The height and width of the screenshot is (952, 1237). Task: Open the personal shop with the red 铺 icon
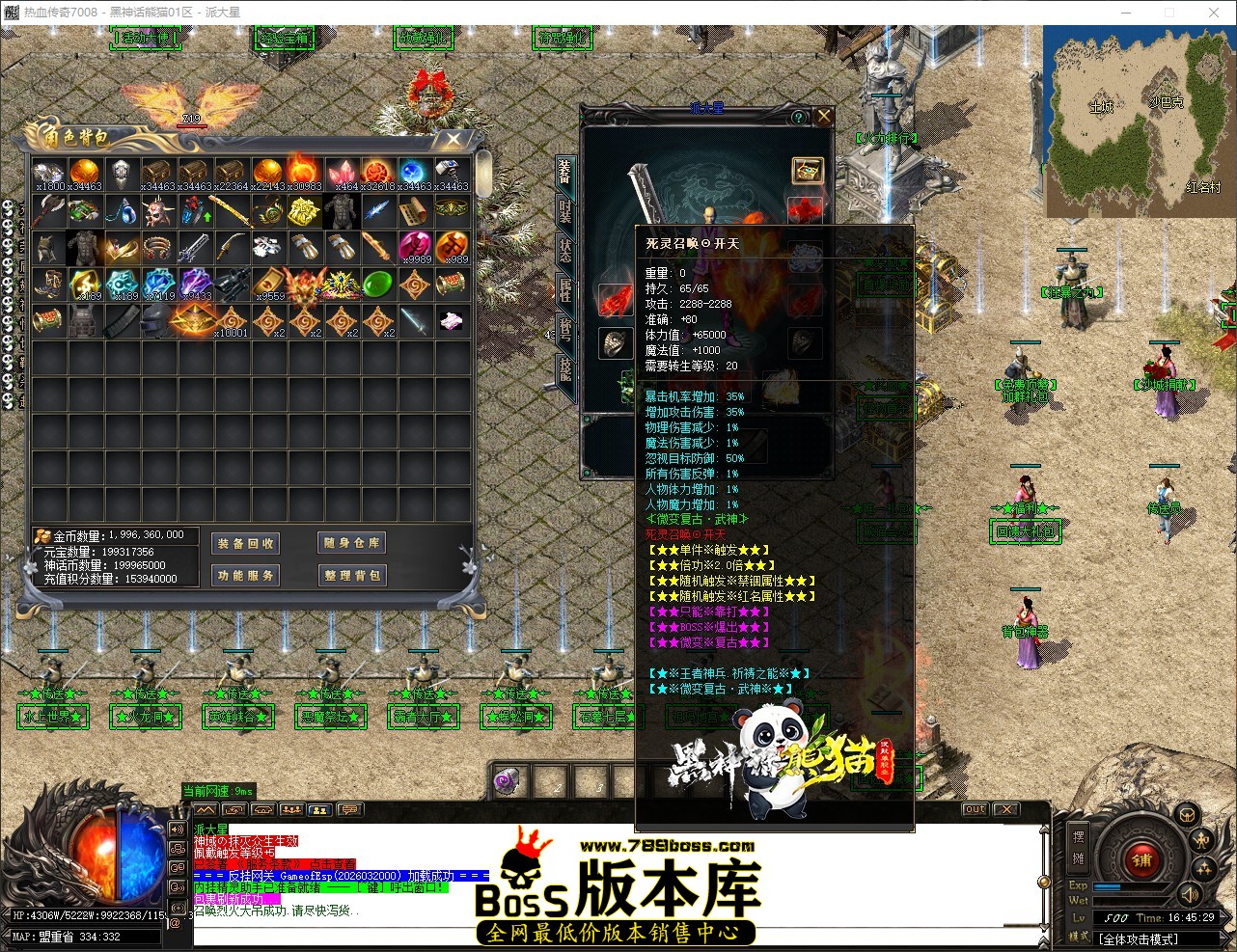pyautogui.click(x=1141, y=860)
